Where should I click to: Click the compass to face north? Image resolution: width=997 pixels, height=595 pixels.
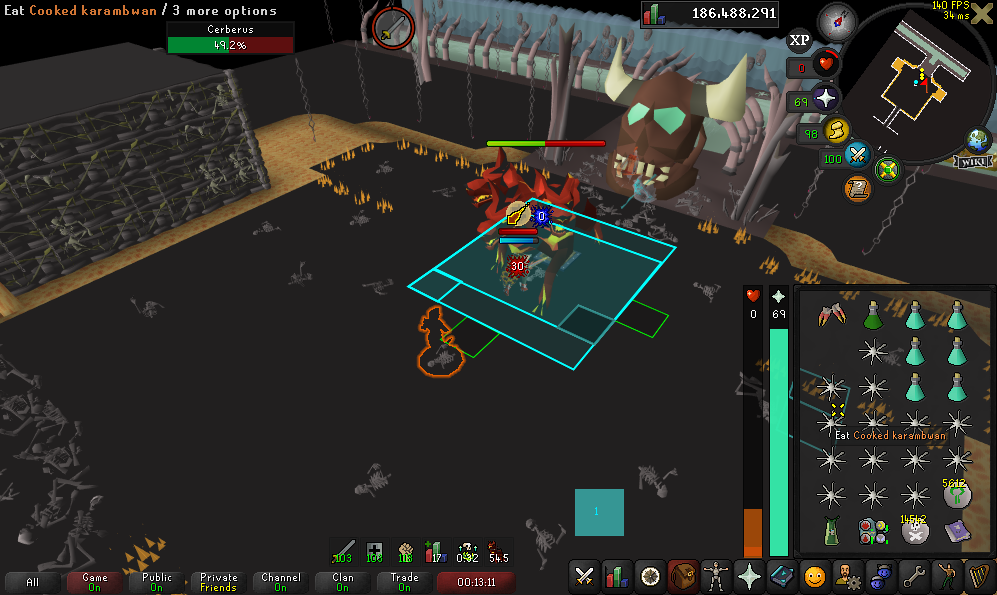[x=836, y=20]
